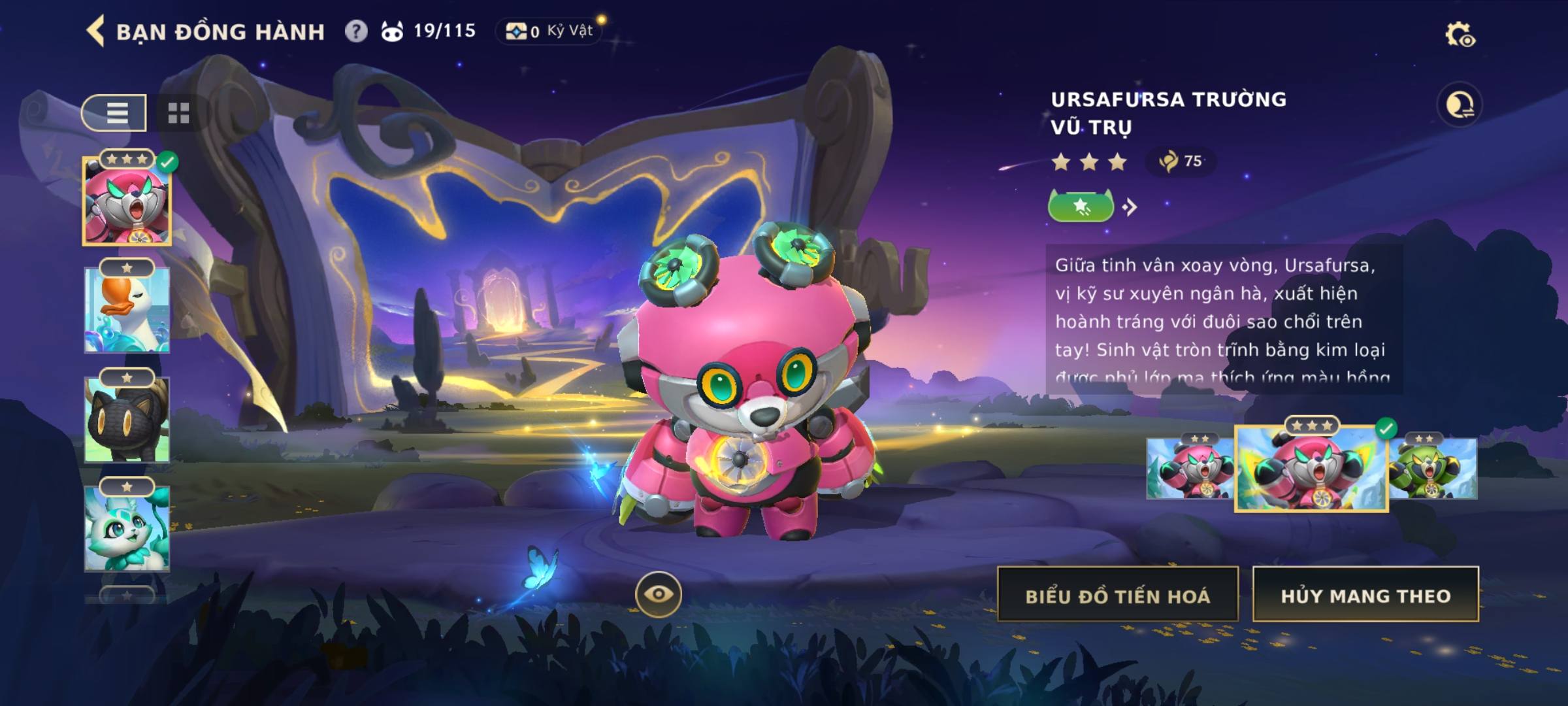Select the pink Ursafursa companion in list

click(x=127, y=201)
